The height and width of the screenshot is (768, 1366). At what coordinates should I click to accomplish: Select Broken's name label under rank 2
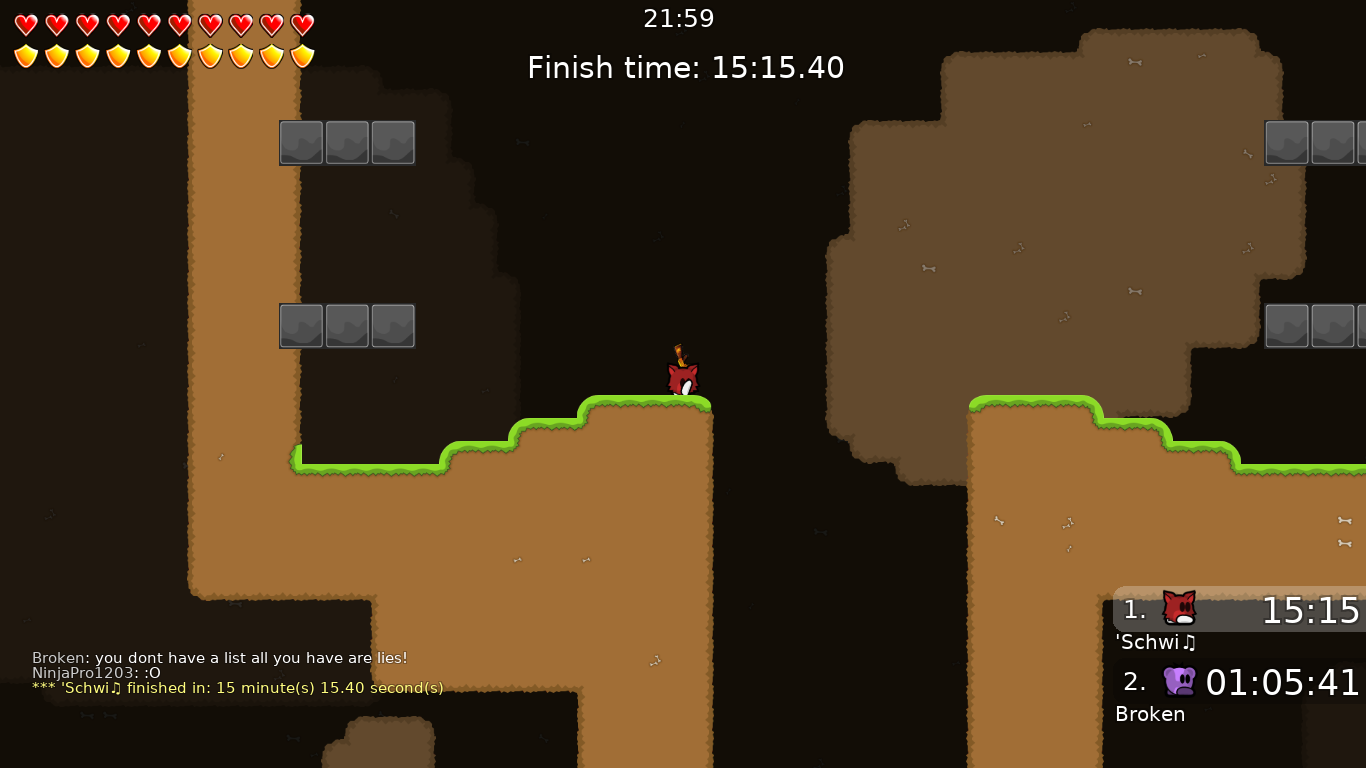click(x=1150, y=714)
